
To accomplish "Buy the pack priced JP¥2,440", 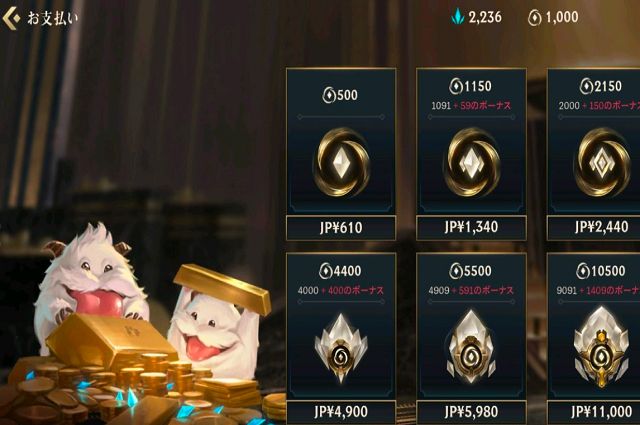I will click(x=595, y=228).
